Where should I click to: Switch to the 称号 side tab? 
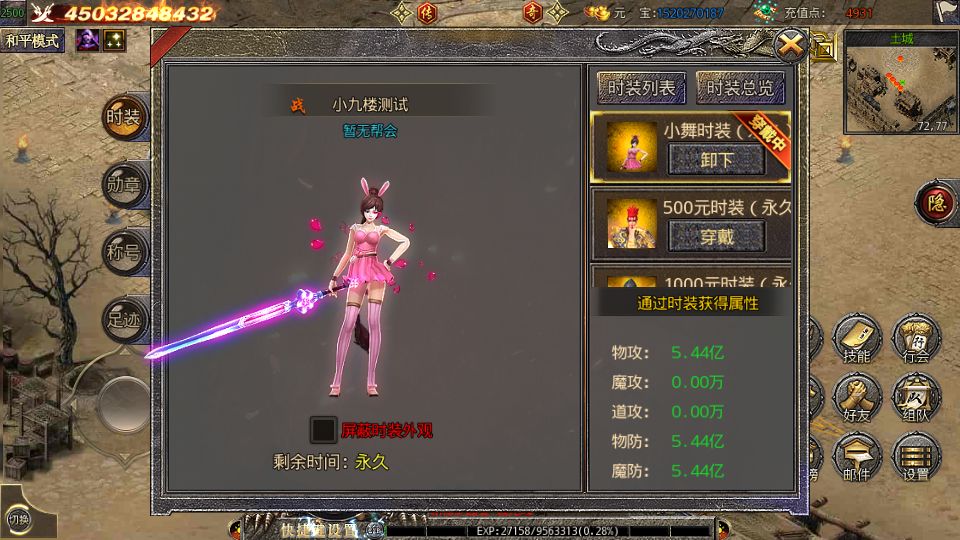(x=124, y=251)
